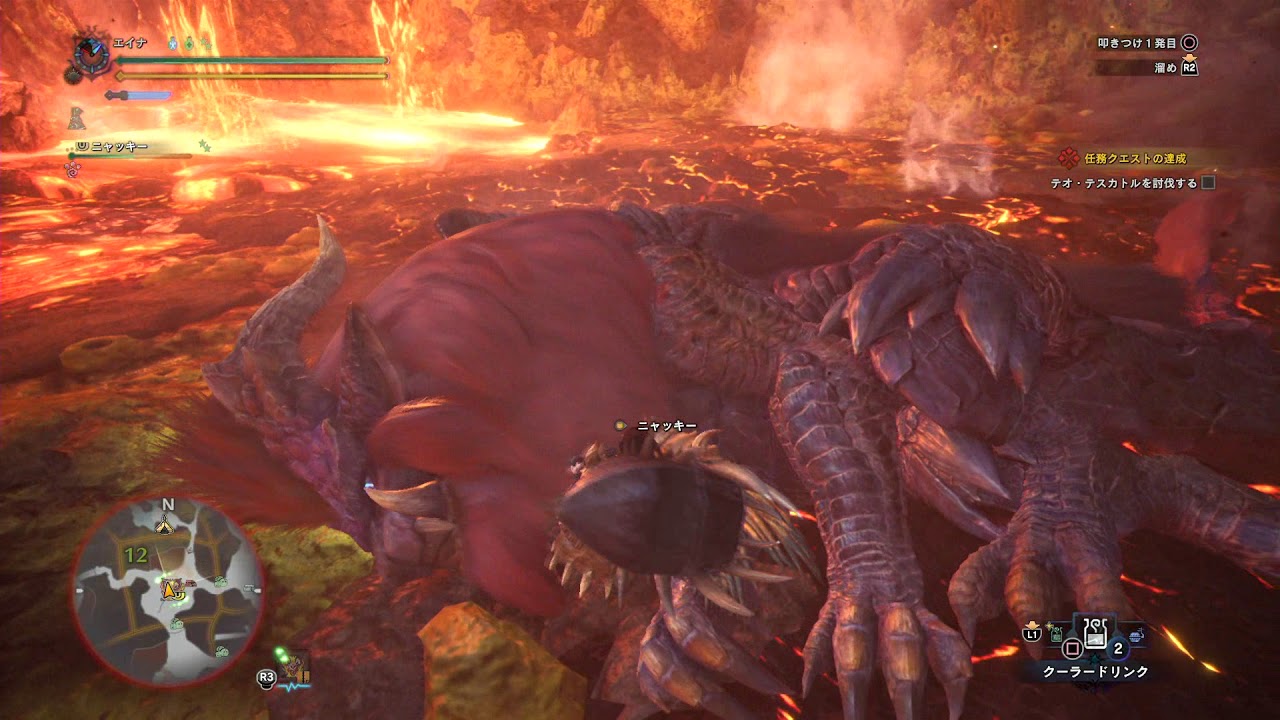This screenshot has width=1280, height=720.
Task: Click the mantle tool icon under sharpness gauge
Action: tap(77, 118)
